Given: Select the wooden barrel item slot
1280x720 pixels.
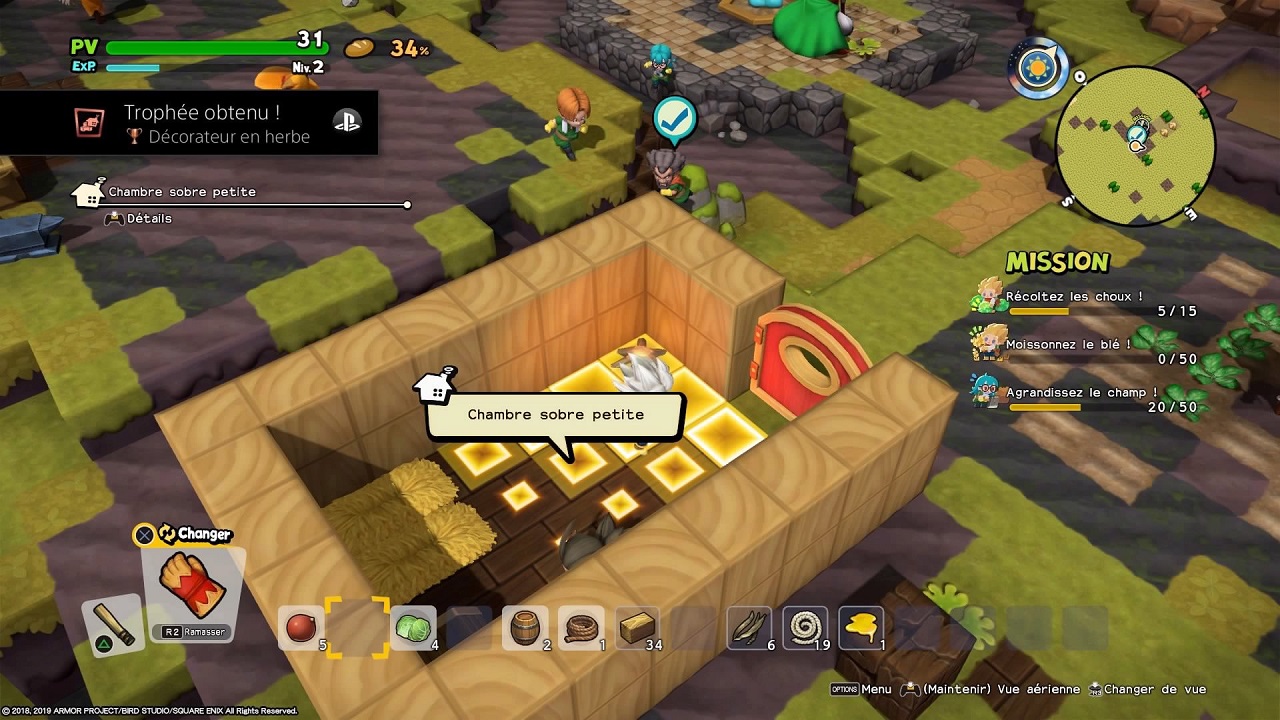Looking at the screenshot, I should pyautogui.click(x=525, y=628).
